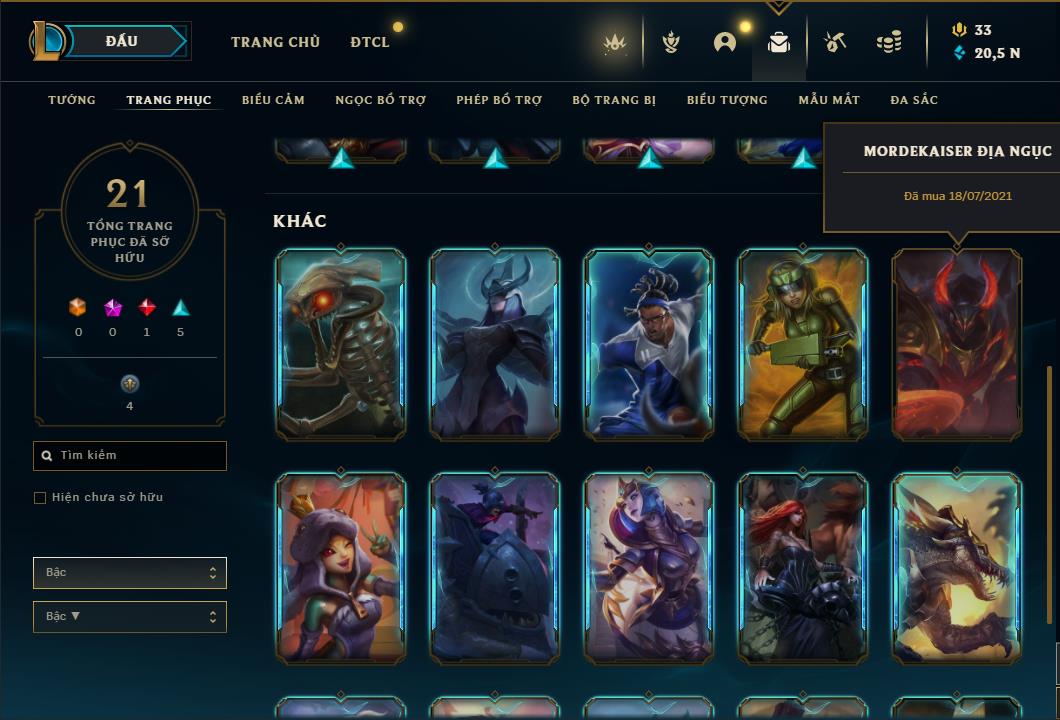Choose the red-eyed skeleton skin card
1060x720 pixels.
click(x=341, y=343)
